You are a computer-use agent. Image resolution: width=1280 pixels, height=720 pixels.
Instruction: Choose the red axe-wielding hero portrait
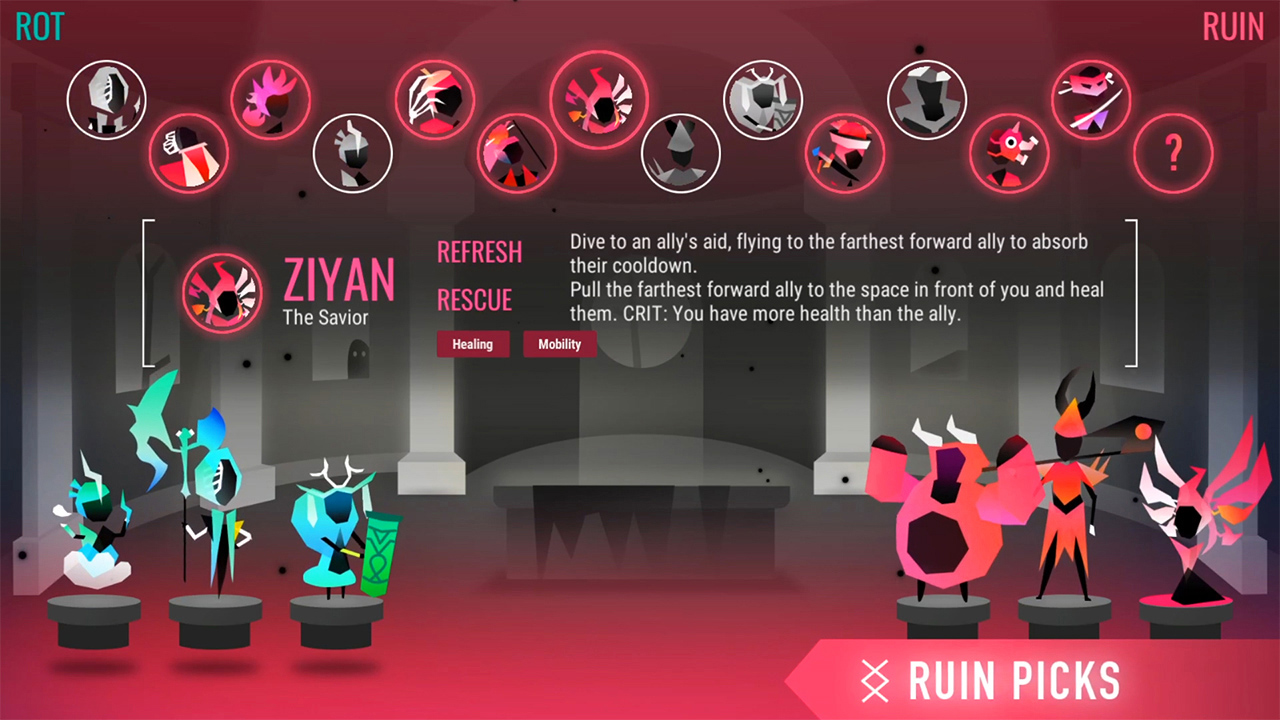pos(845,152)
